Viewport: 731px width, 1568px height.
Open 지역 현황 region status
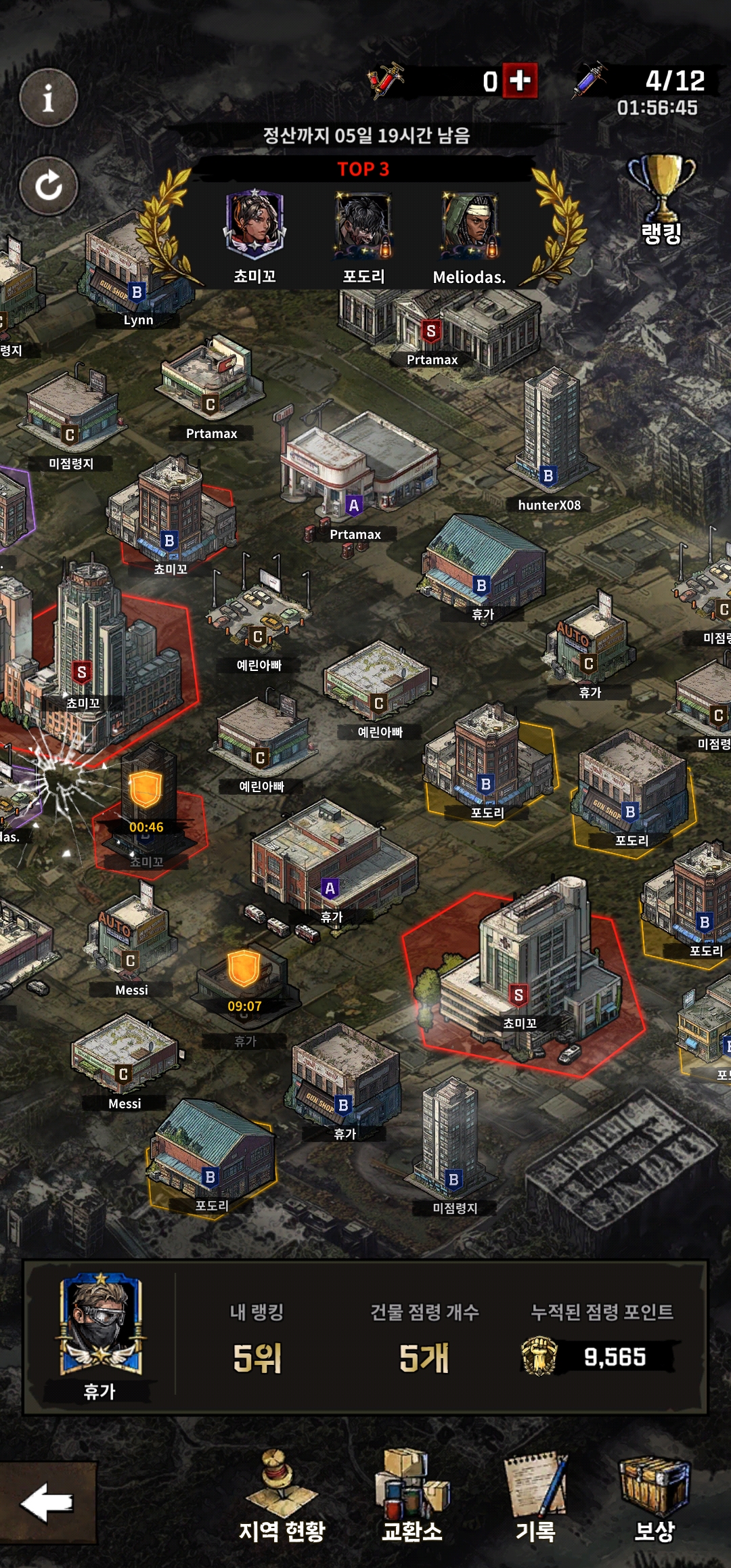[x=282, y=1498]
